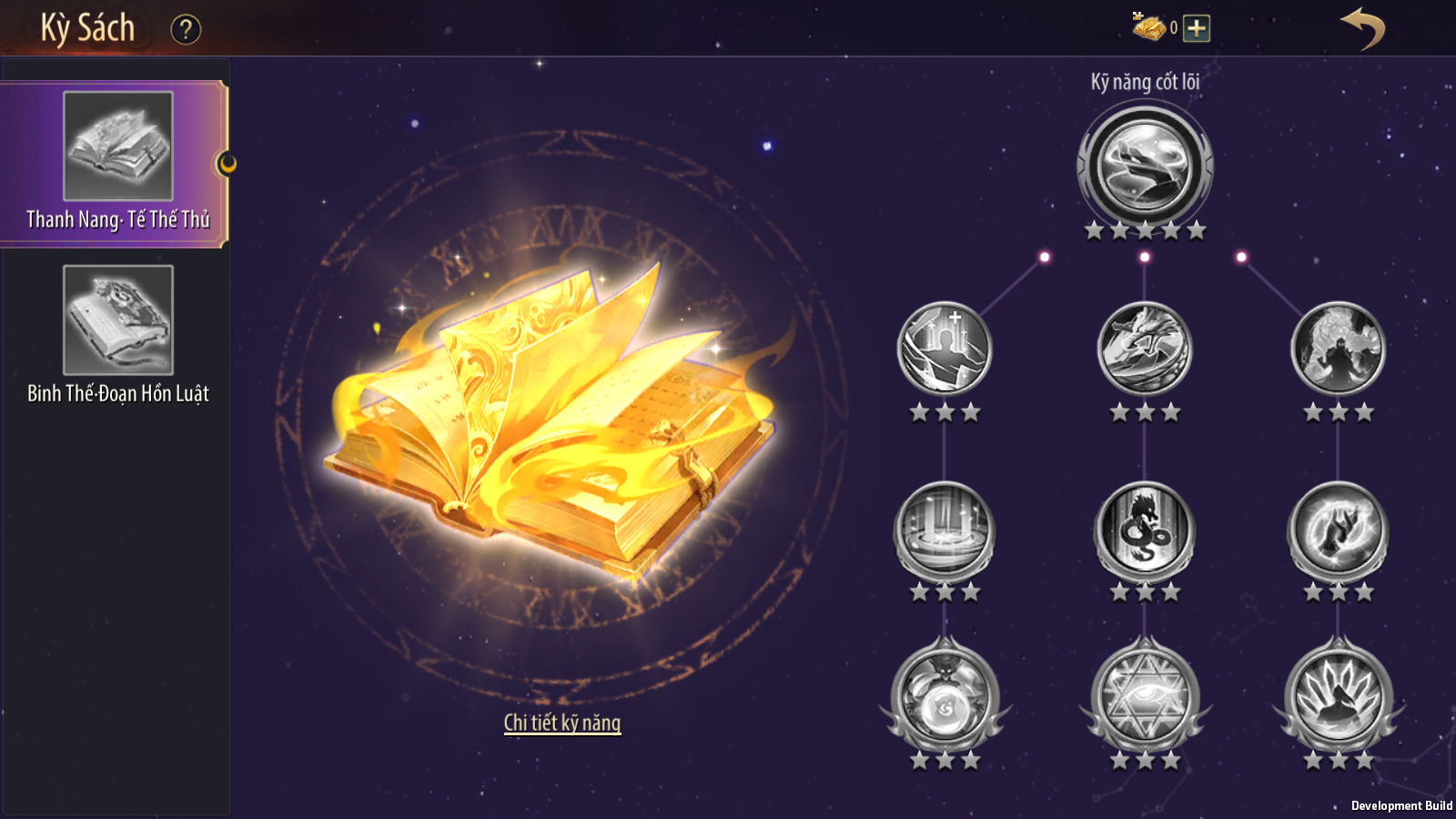The height and width of the screenshot is (819, 1456).
Task: Click the plus button to add book currency
Action: tap(1197, 28)
